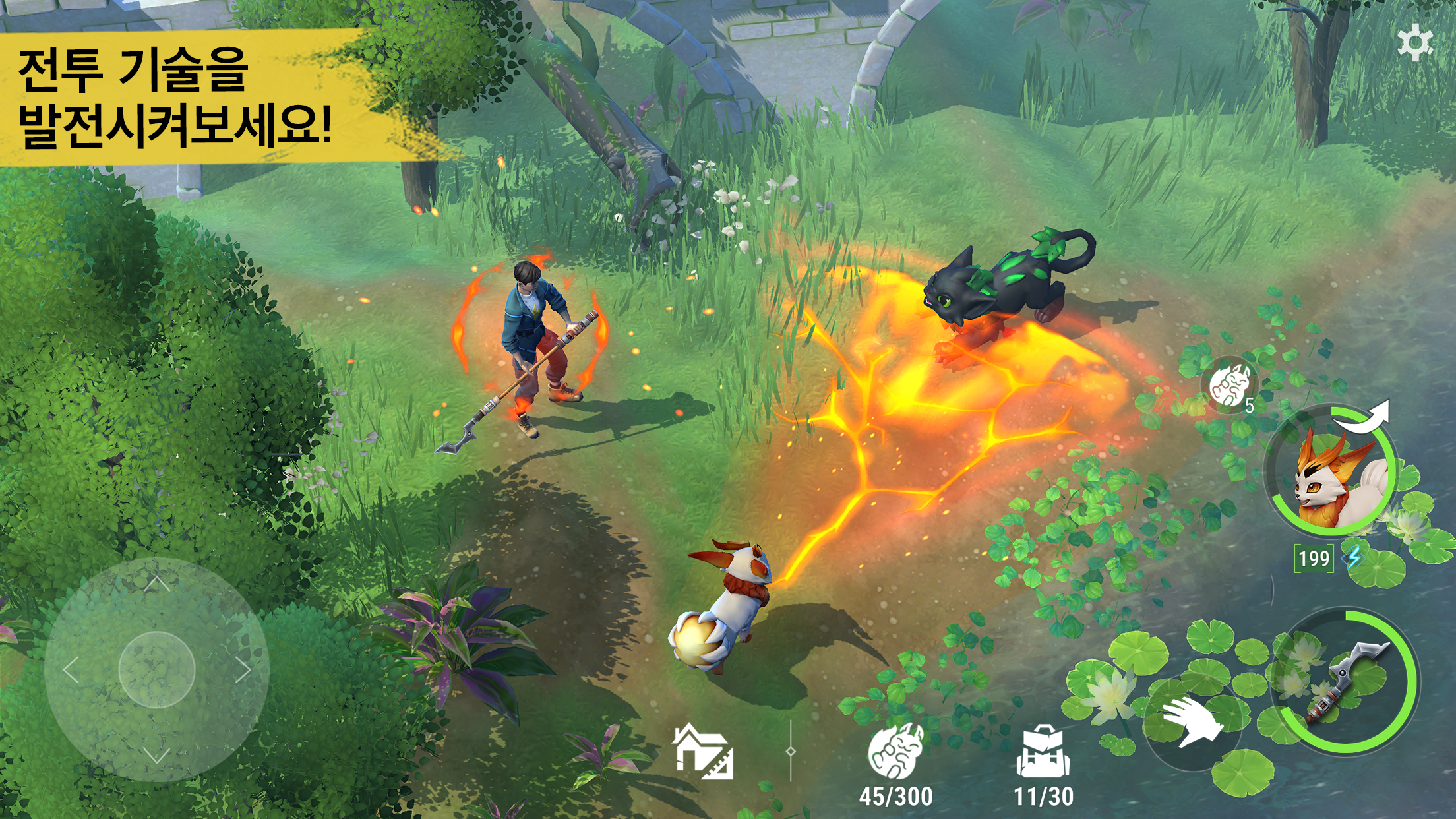The height and width of the screenshot is (819, 1456).
Task: Open the backpack inventory
Action: click(1043, 755)
